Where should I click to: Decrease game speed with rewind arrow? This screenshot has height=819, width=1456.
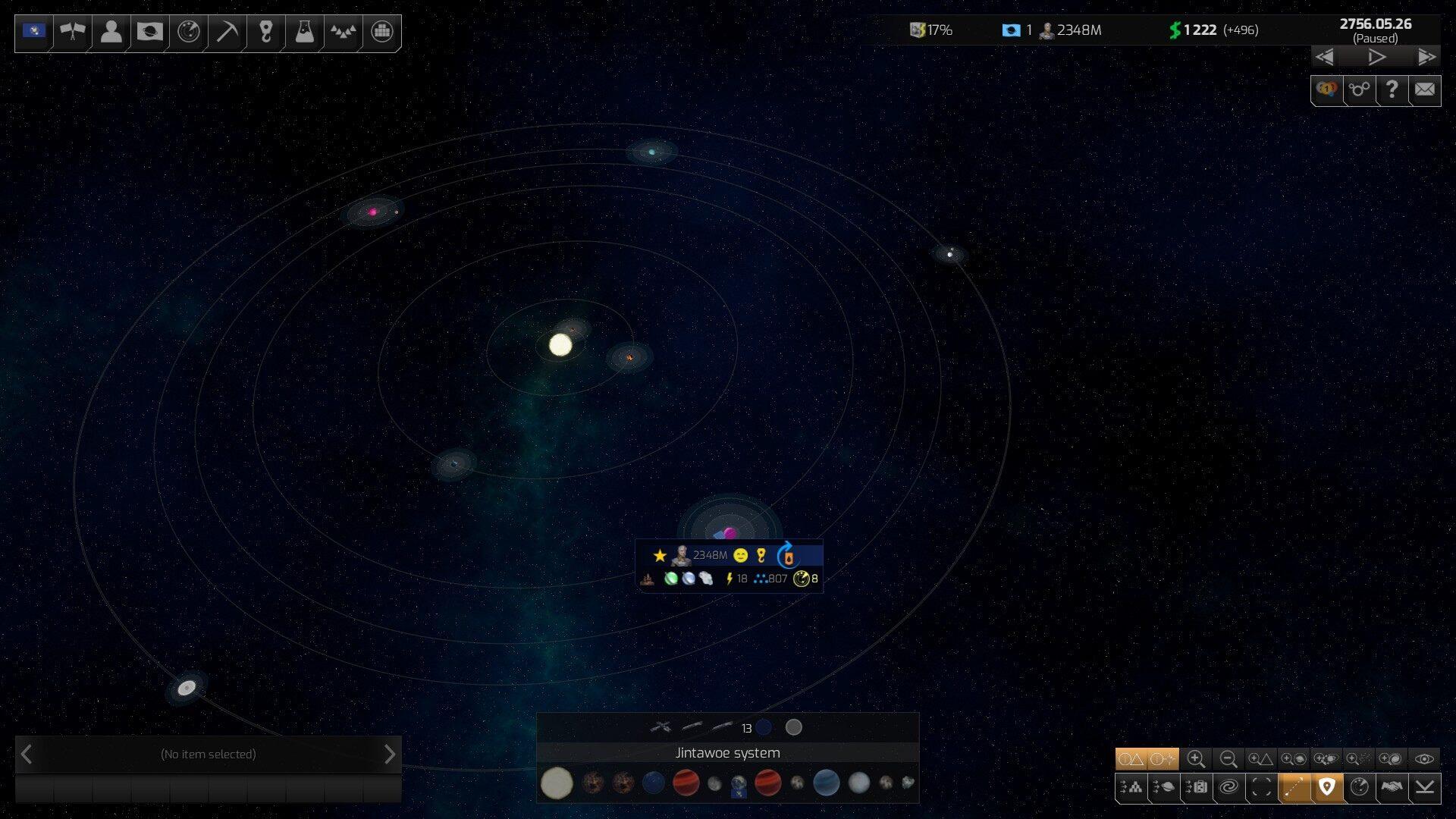[x=1325, y=57]
